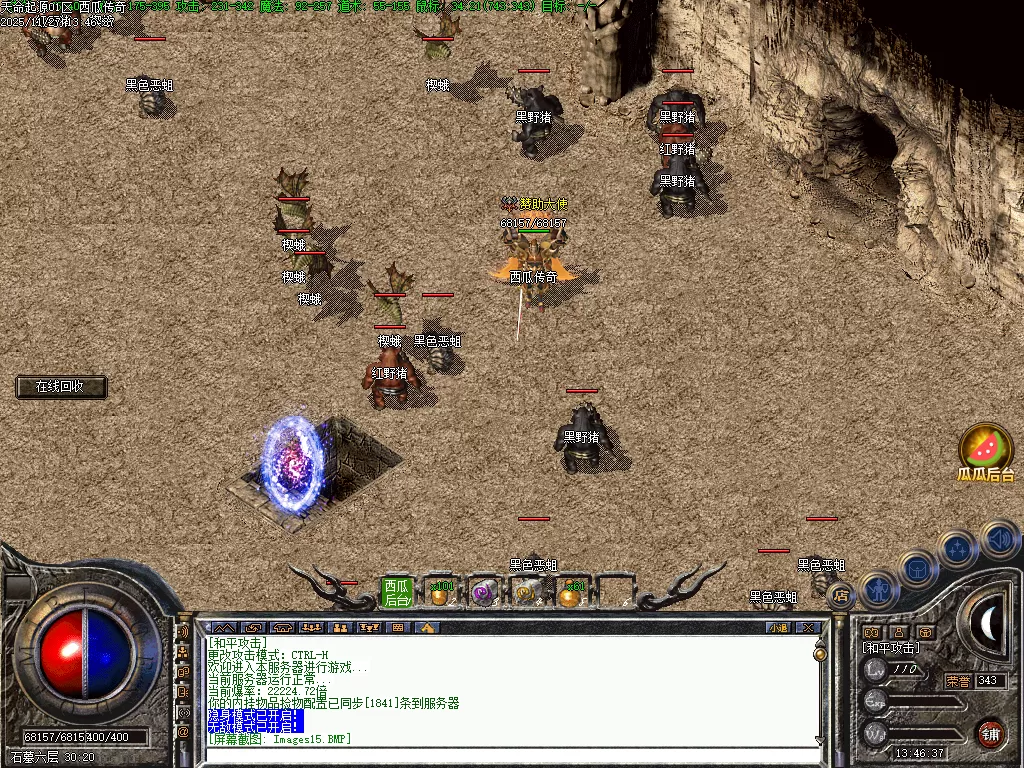Viewport: 1024px width, 768px height.
Task: Use the gold potion stack marked x101
Action: coord(439,593)
